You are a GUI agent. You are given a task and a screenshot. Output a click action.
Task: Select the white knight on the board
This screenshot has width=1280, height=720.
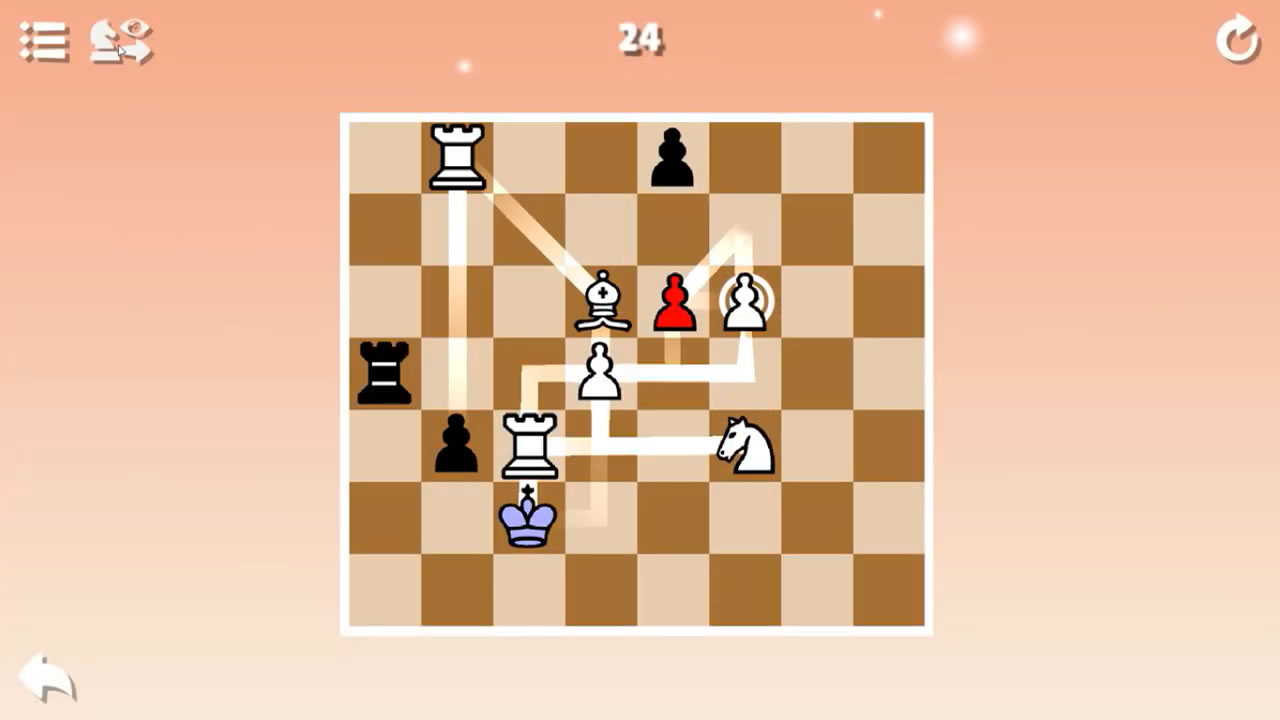tap(745, 443)
